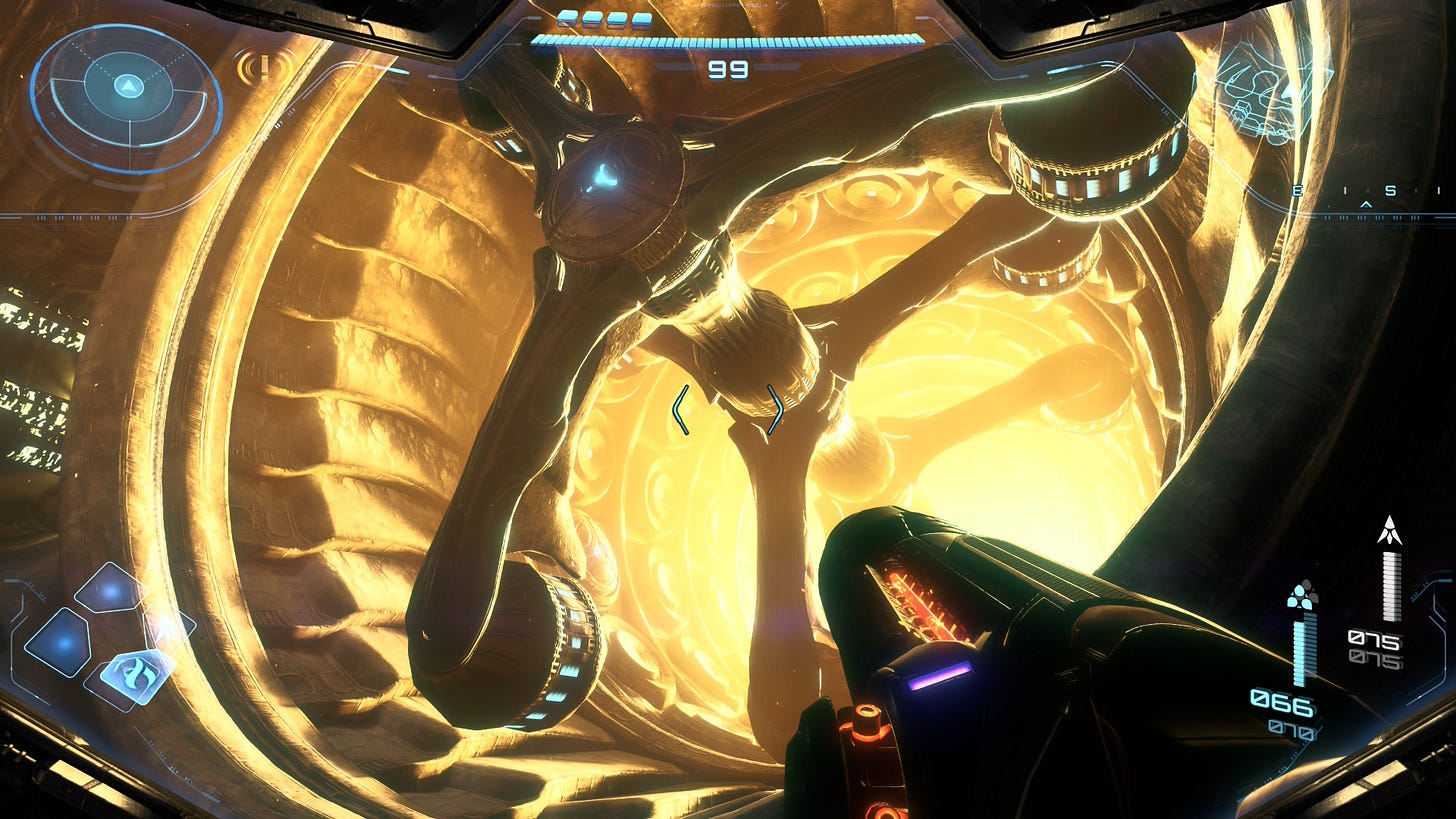This screenshot has width=1456, height=819.
Task: Select the E compass heading
Action: click(x=1298, y=191)
